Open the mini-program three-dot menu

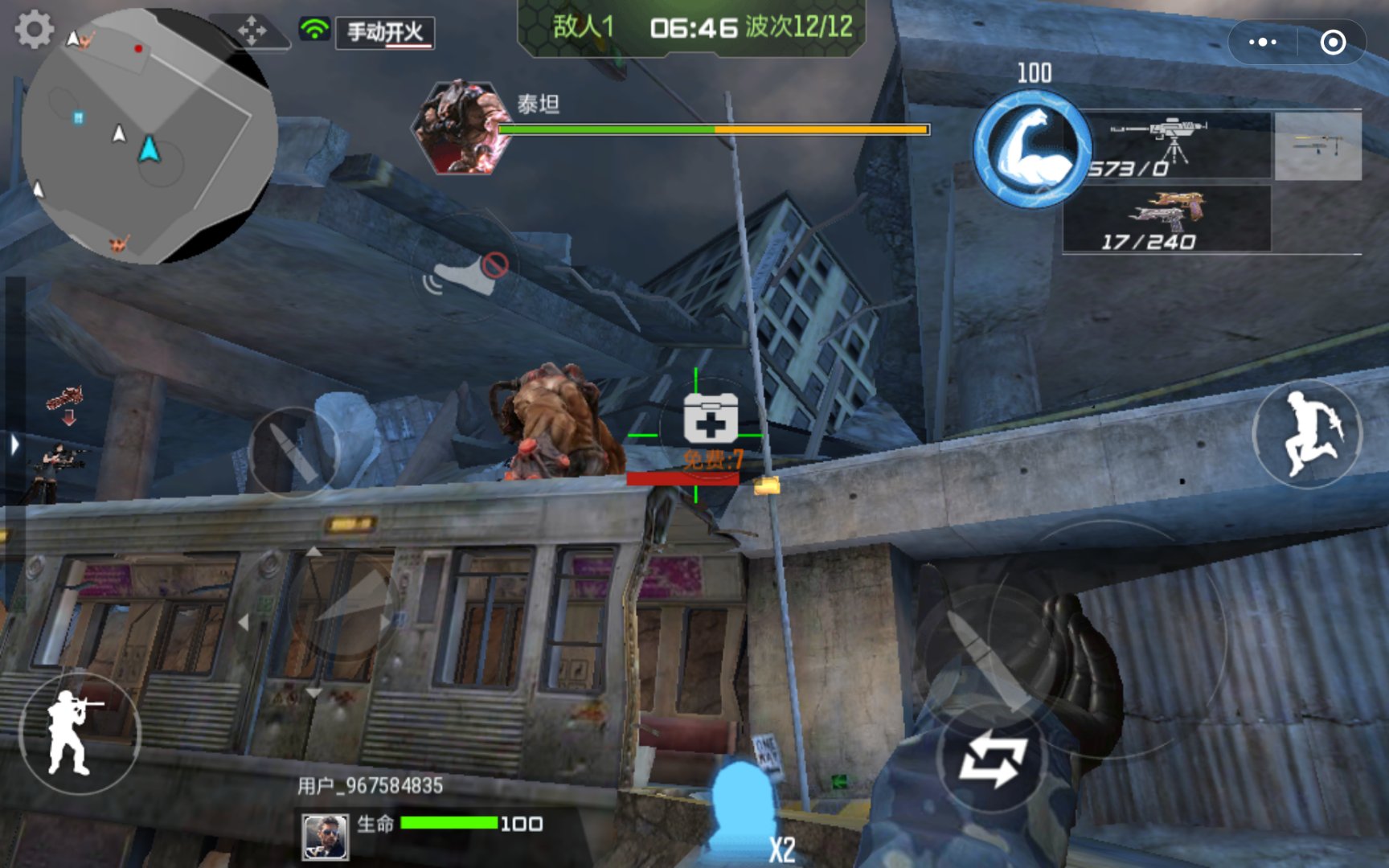[1263, 42]
